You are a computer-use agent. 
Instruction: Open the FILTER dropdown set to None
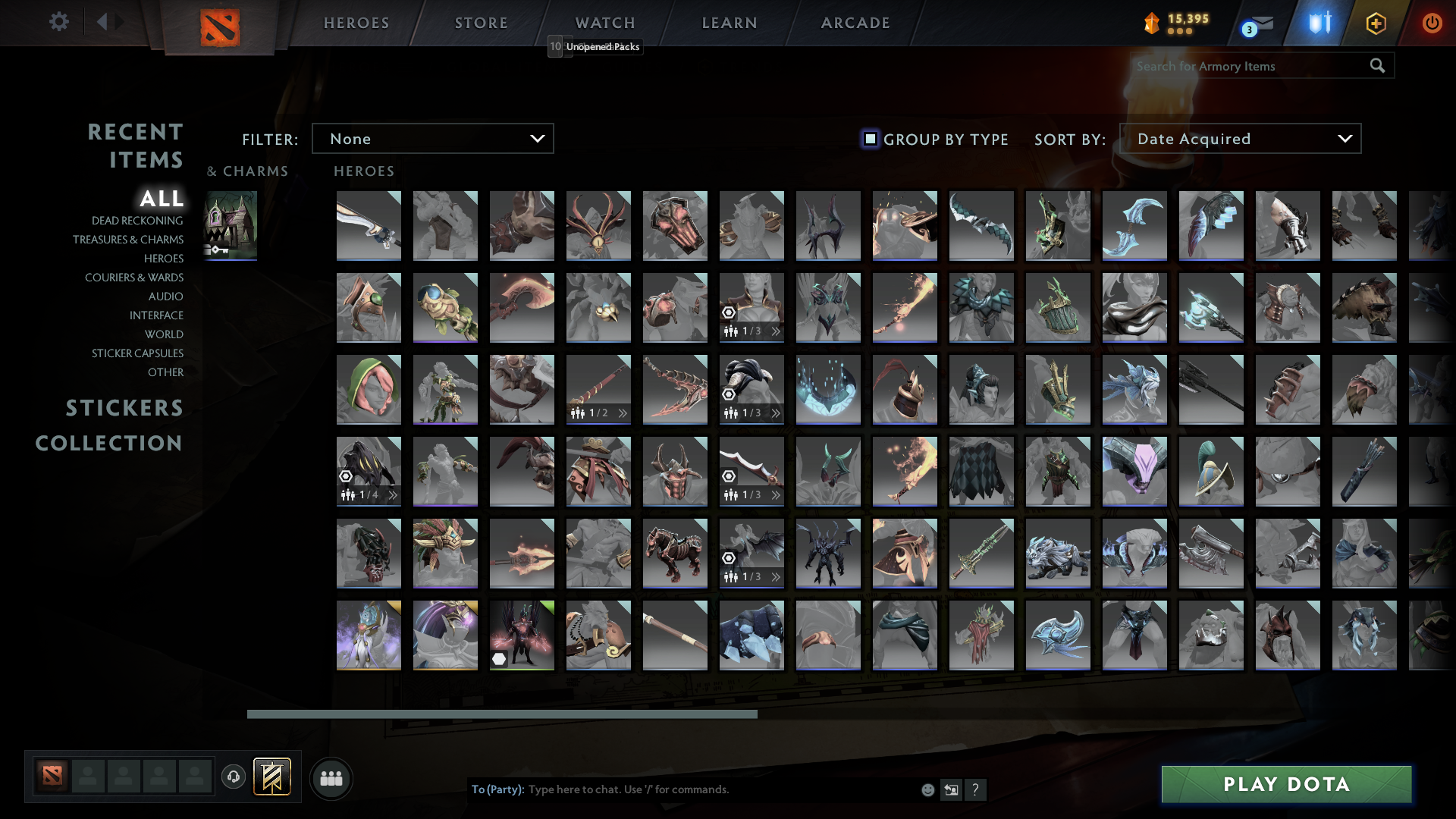tap(432, 139)
